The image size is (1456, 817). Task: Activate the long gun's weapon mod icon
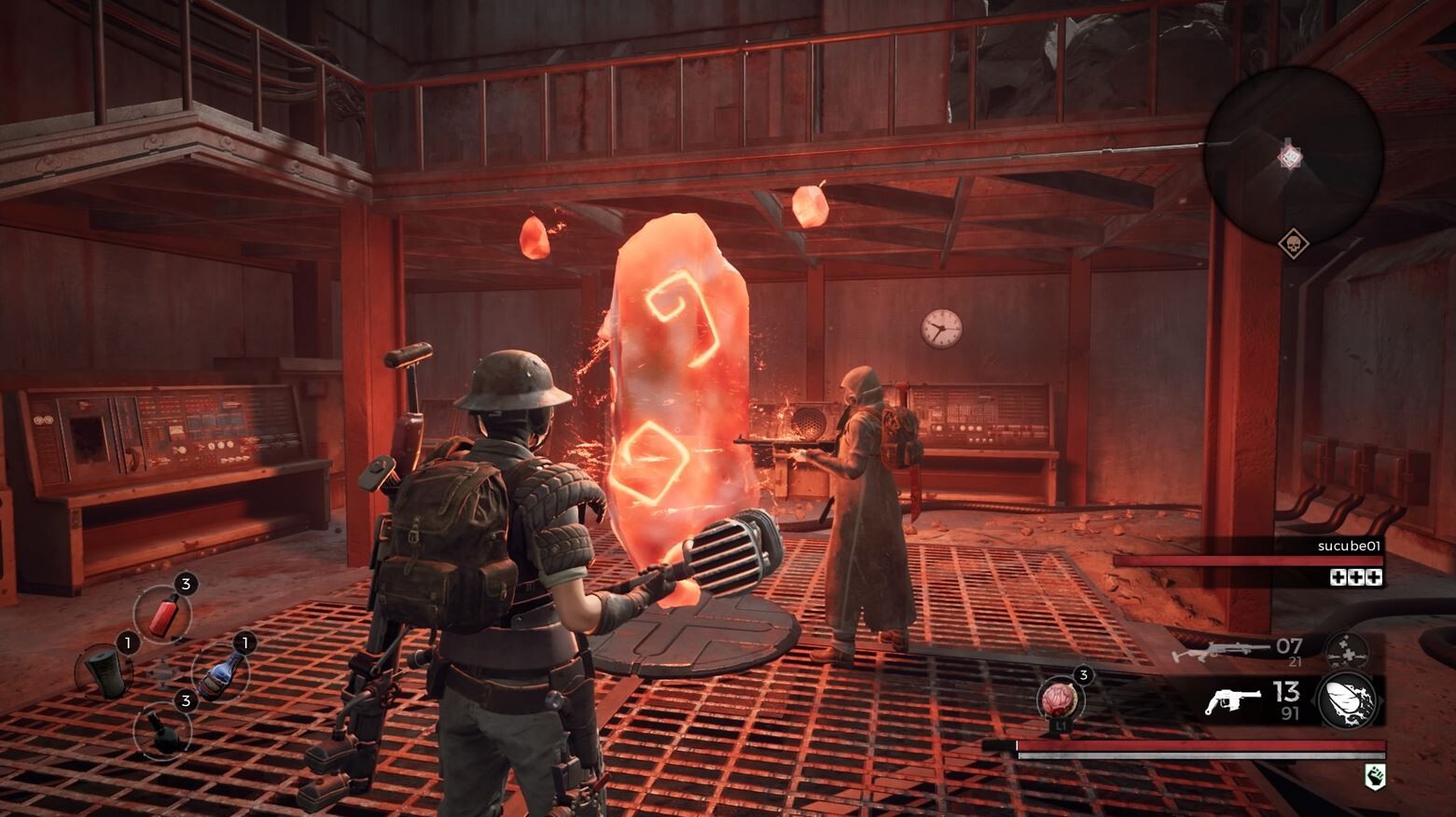click(x=1347, y=650)
